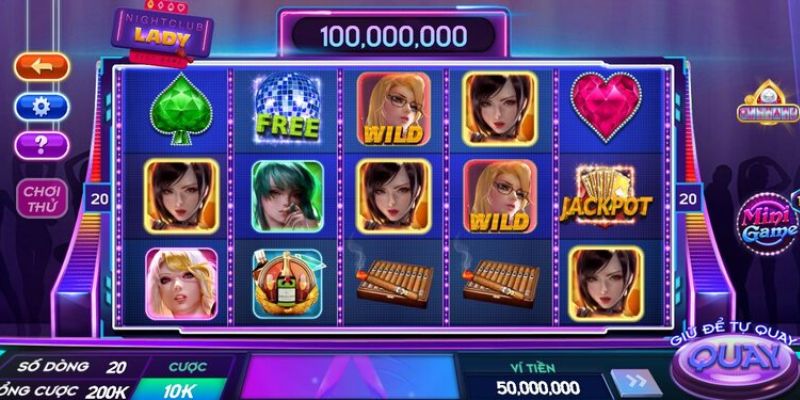Click the double-arrow button beside the wallet
The image size is (800, 400).
(x=637, y=385)
